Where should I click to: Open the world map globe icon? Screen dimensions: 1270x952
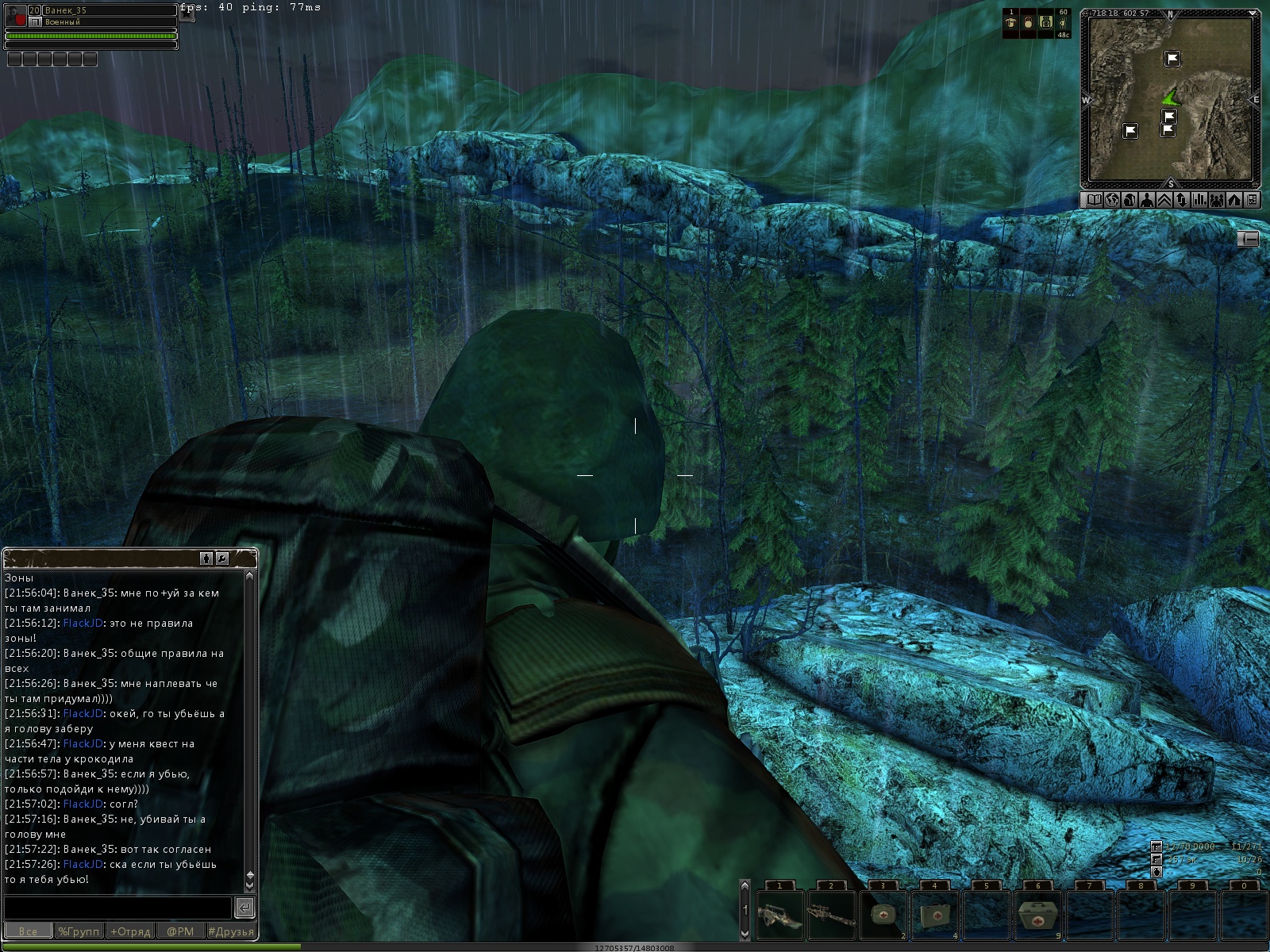click(1111, 200)
